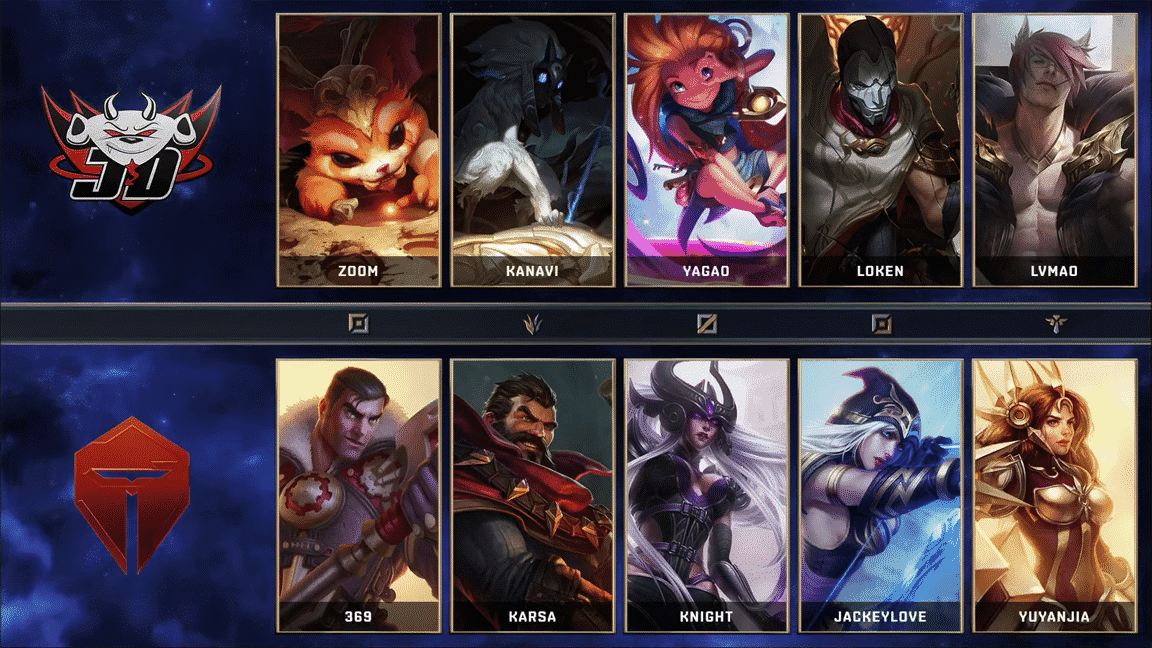
Task: Click JackeyLove's Ashe card
Action: point(880,495)
